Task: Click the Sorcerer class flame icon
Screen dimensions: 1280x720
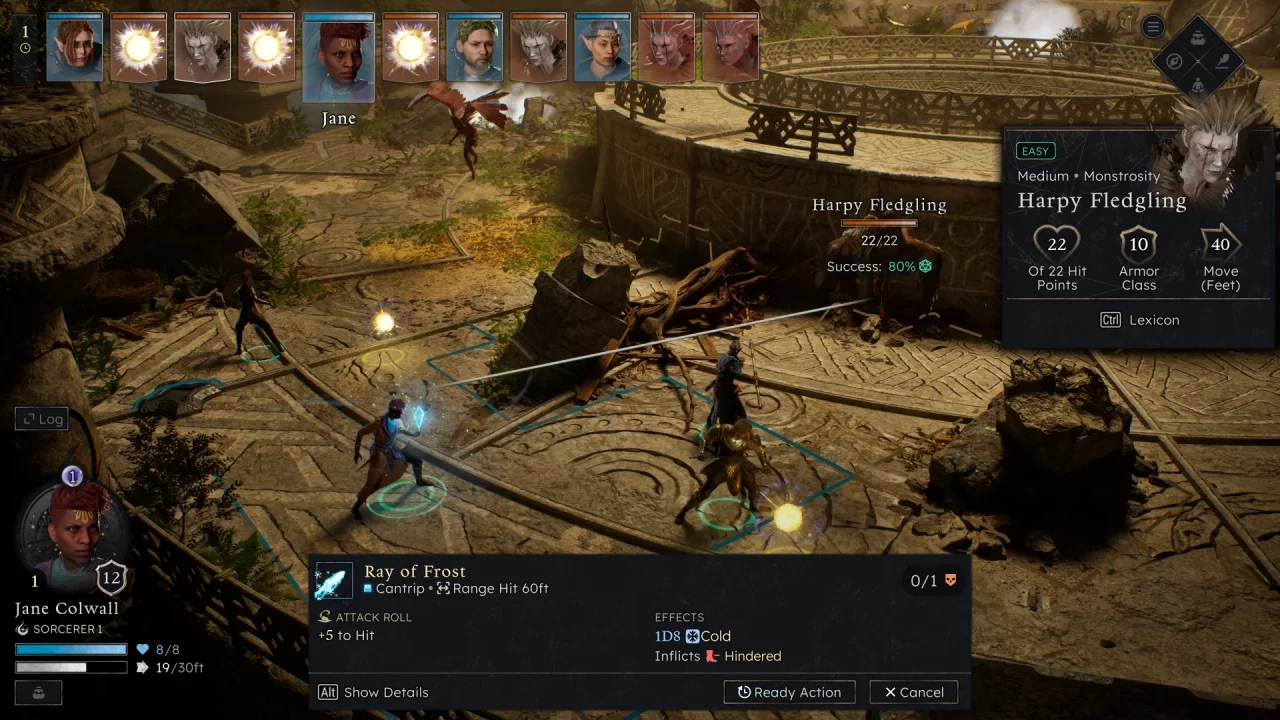Action: (20, 629)
